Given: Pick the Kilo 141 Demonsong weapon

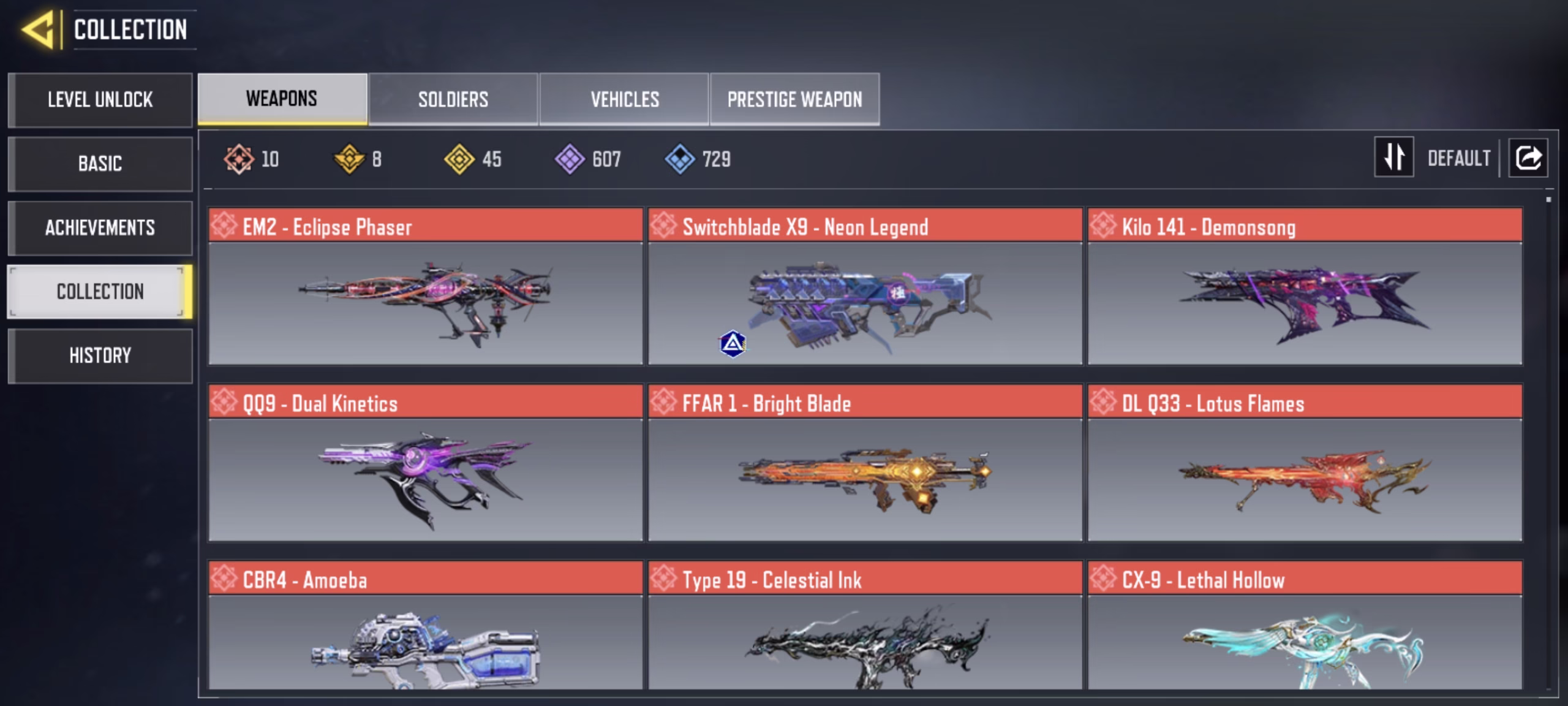Looking at the screenshot, I should (x=1305, y=287).
